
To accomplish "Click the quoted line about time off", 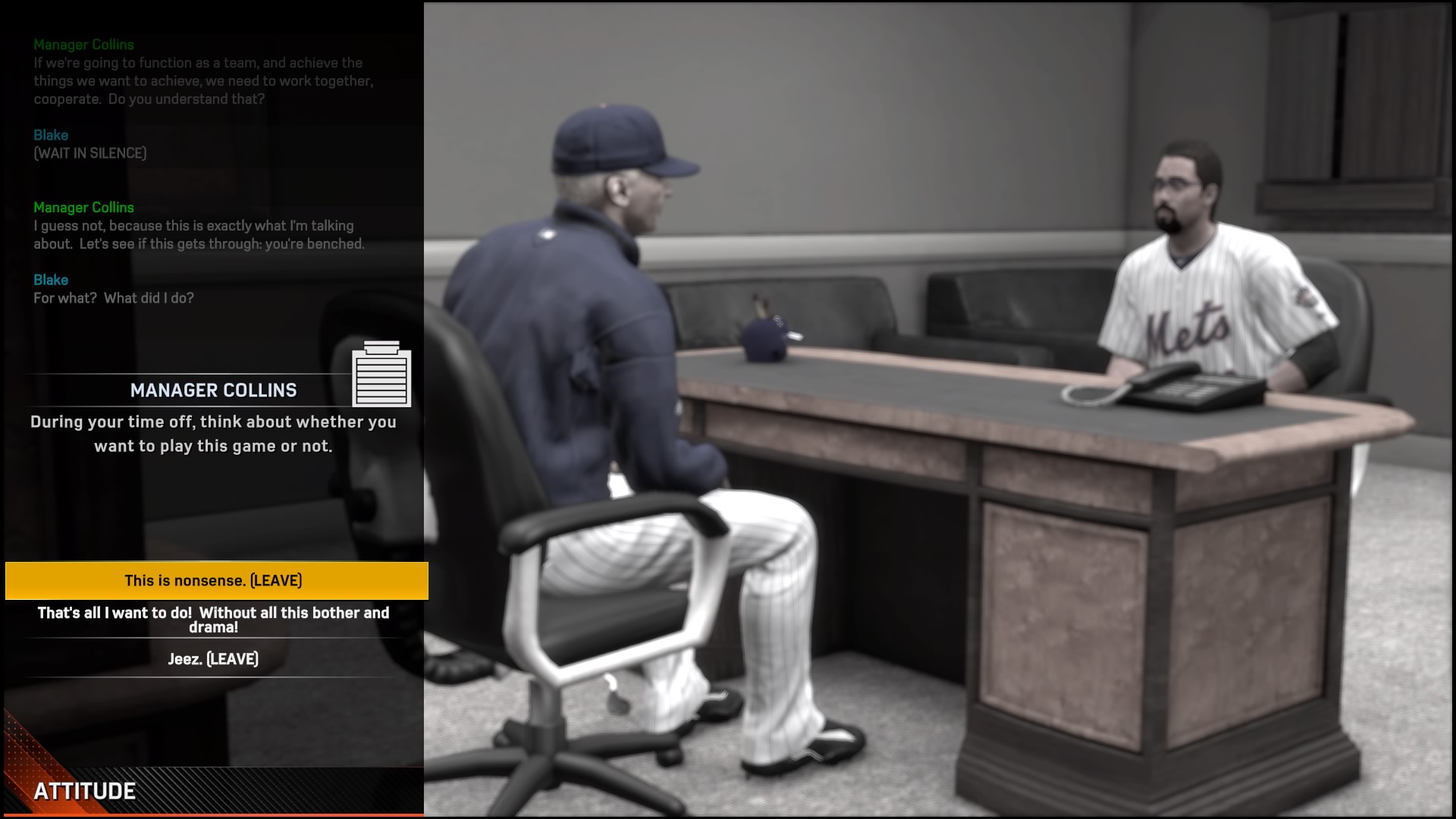I will click(213, 434).
